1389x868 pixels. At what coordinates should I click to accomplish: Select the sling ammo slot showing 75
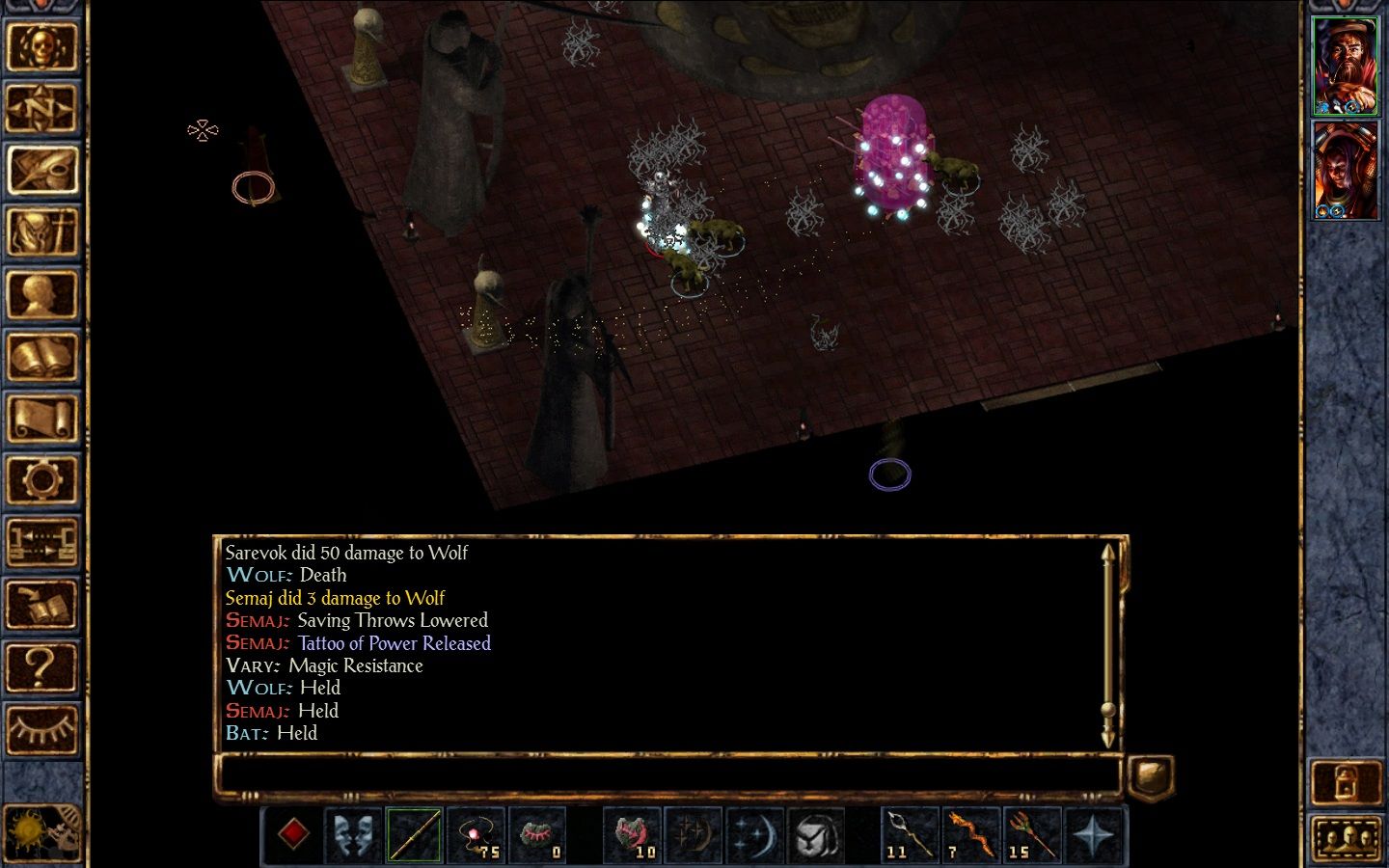(477, 834)
